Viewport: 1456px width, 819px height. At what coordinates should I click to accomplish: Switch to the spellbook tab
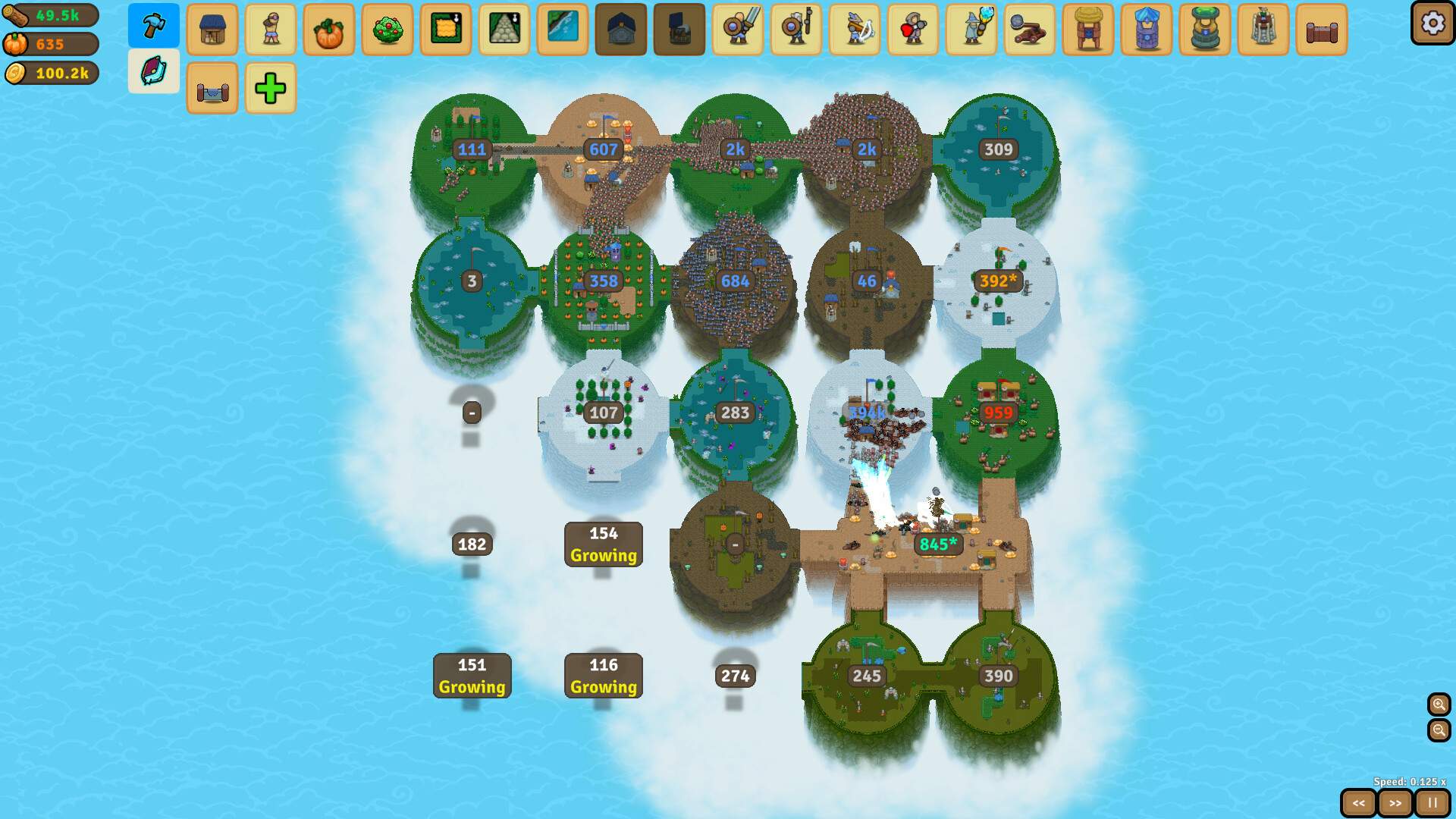(x=154, y=71)
